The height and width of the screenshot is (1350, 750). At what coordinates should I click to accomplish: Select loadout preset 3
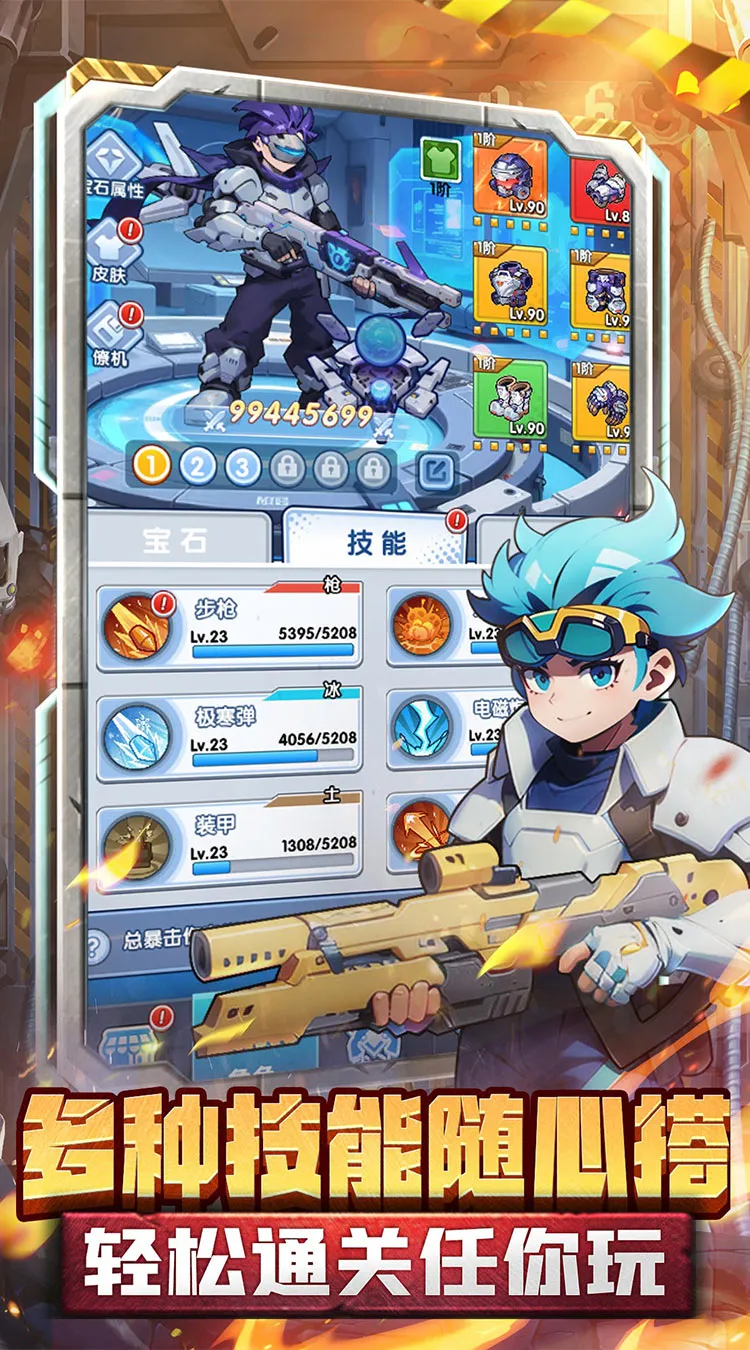coord(243,466)
